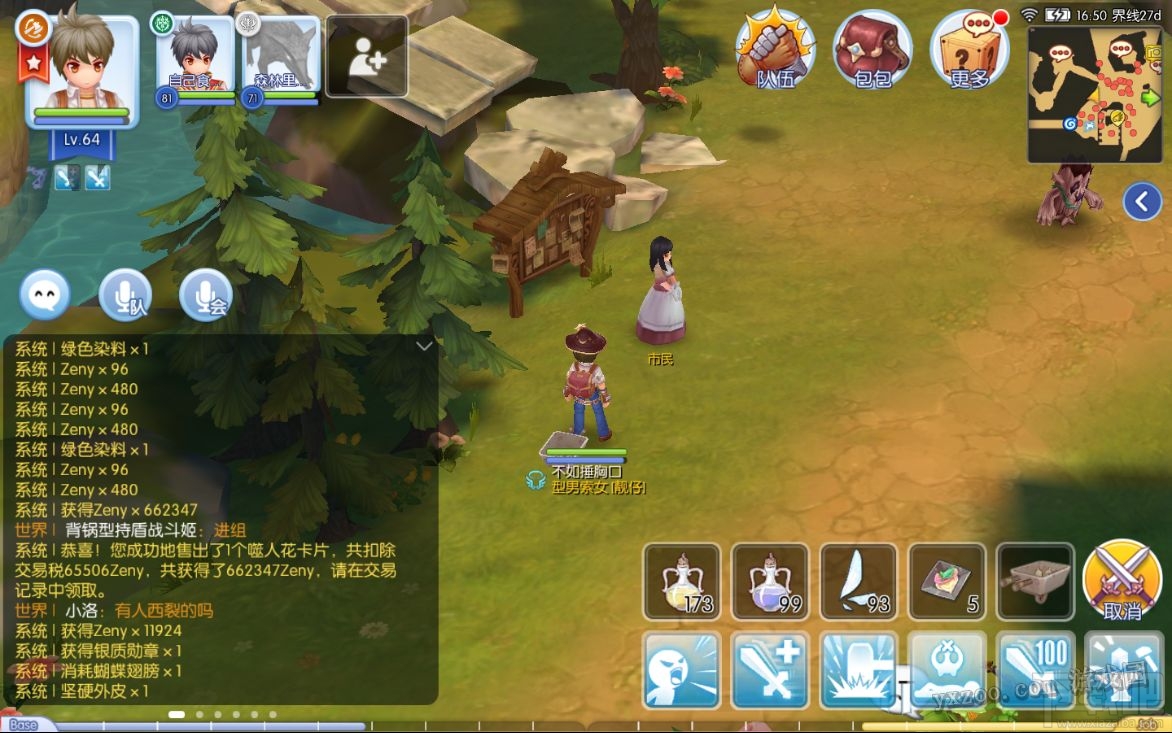
Task: Use the food dish item slot
Action: point(947,581)
